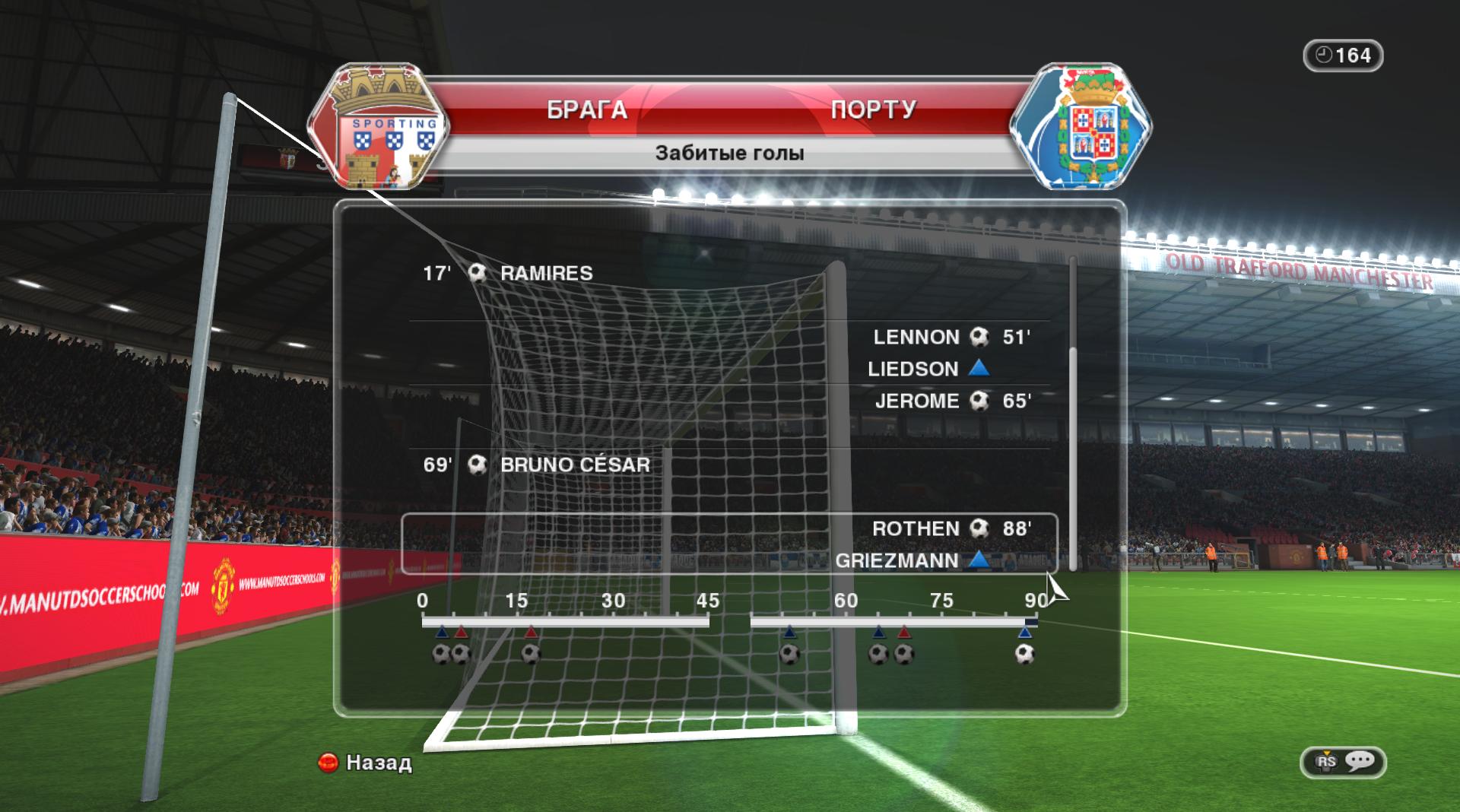Select Lennon 51' goal entry
The width and height of the screenshot is (1460, 812).
[x=951, y=337]
